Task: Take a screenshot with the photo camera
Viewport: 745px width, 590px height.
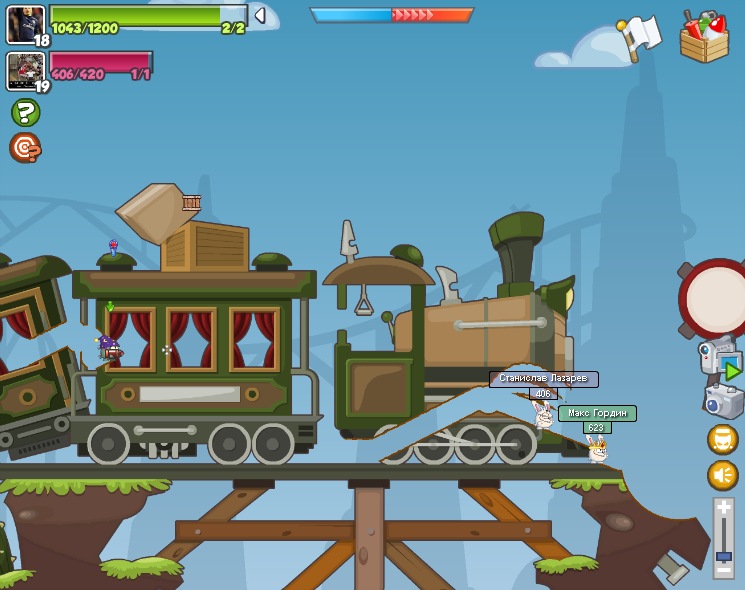Action: [x=723, y=402]
